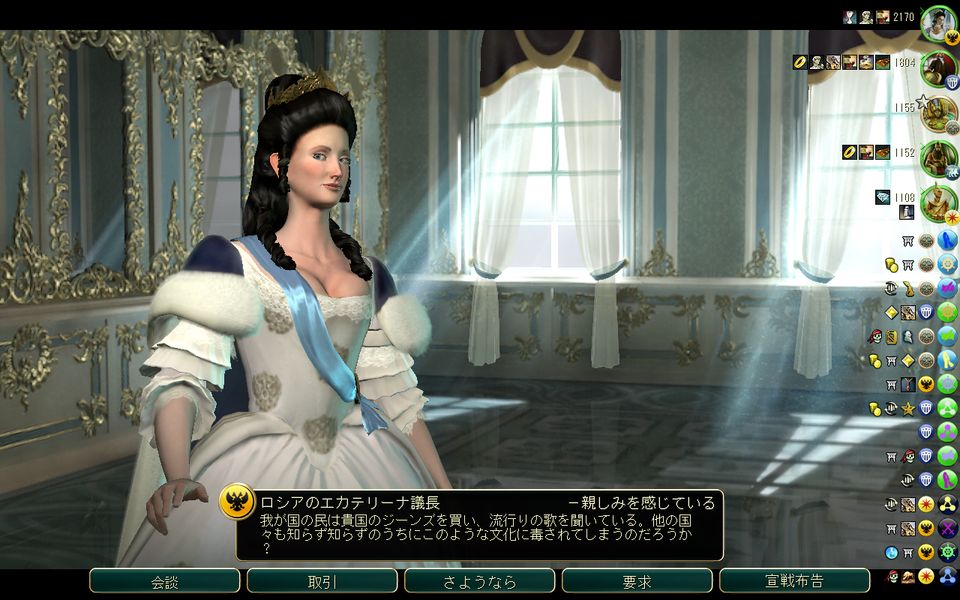Open the 会談 discussion option
The image size is (960, 600).
pyautogui.click(x=164, y=581)
